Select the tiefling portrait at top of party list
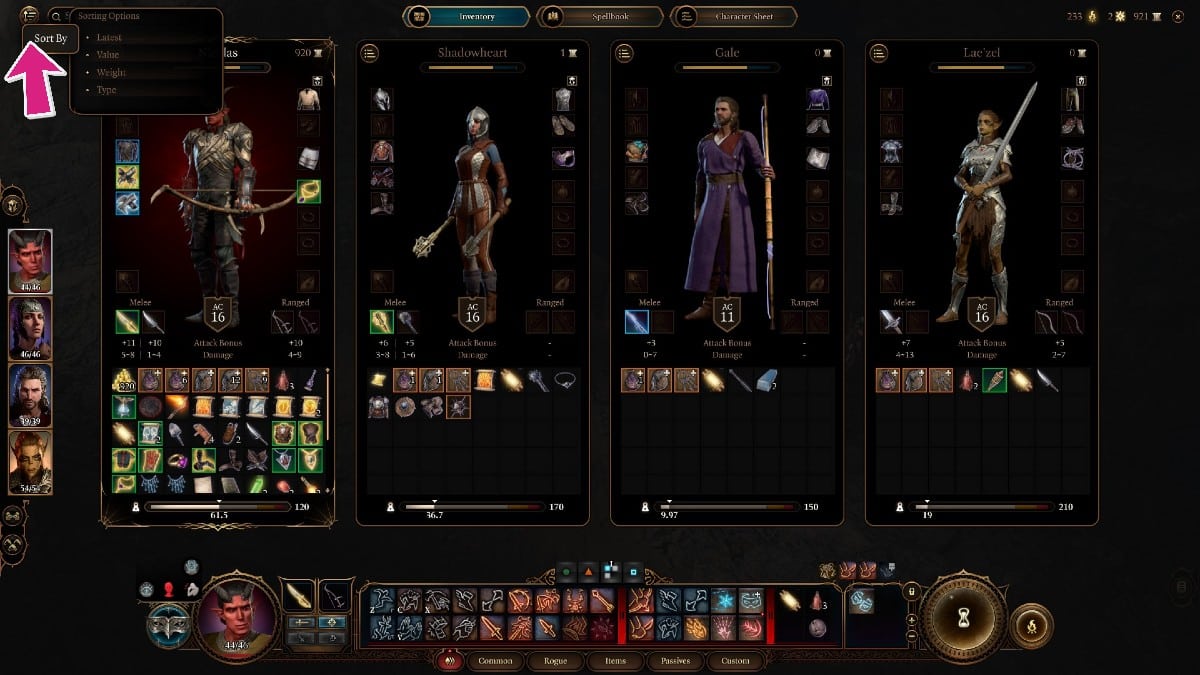 (30, 262)
